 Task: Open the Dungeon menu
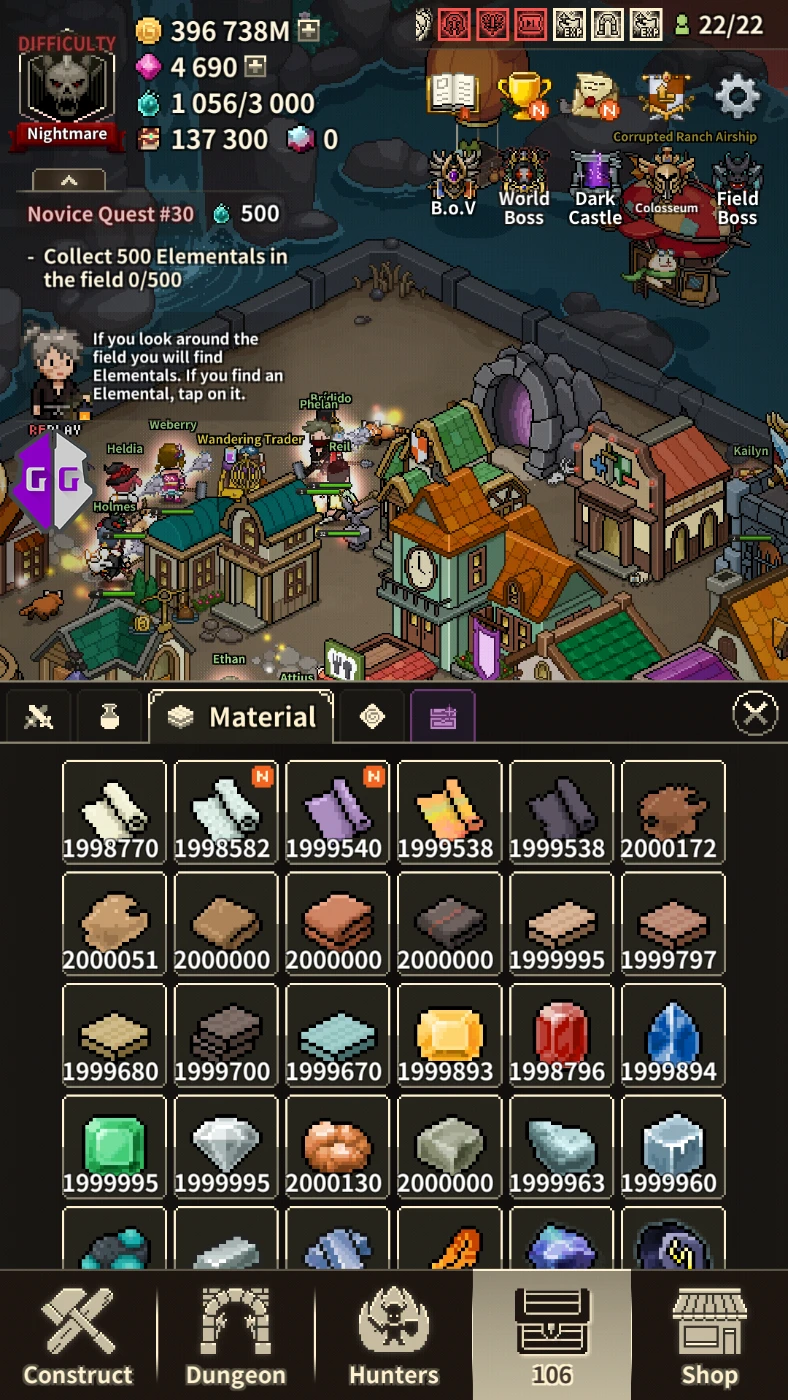coord(236,1336)
